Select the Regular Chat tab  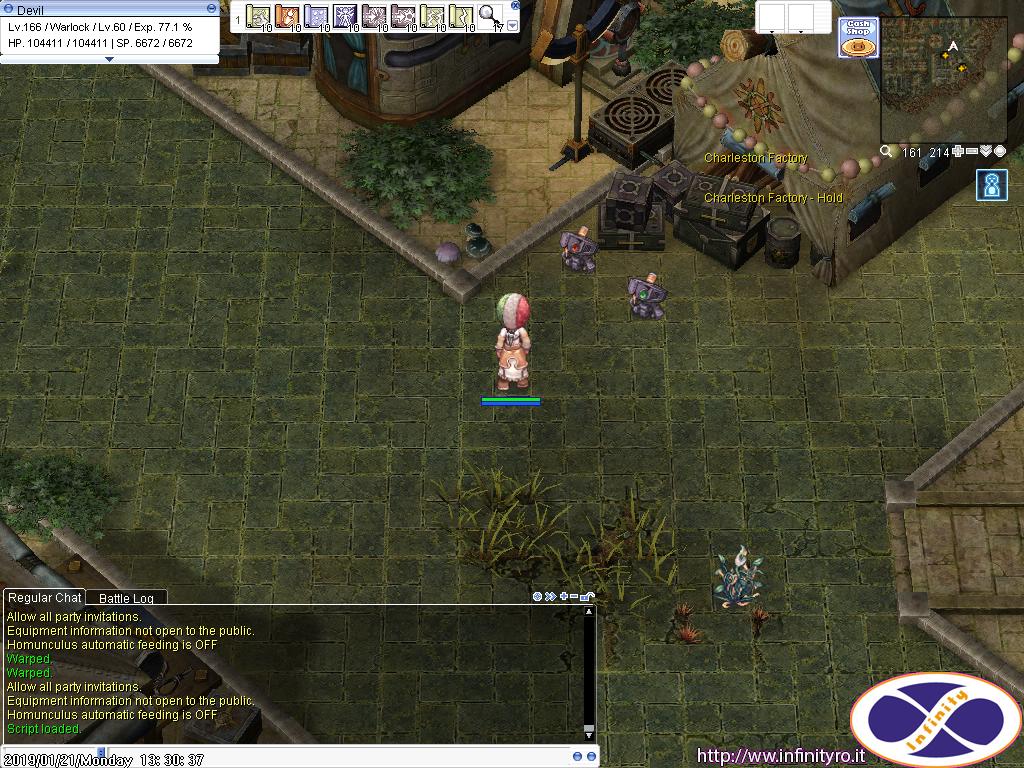tap(44, 597)
